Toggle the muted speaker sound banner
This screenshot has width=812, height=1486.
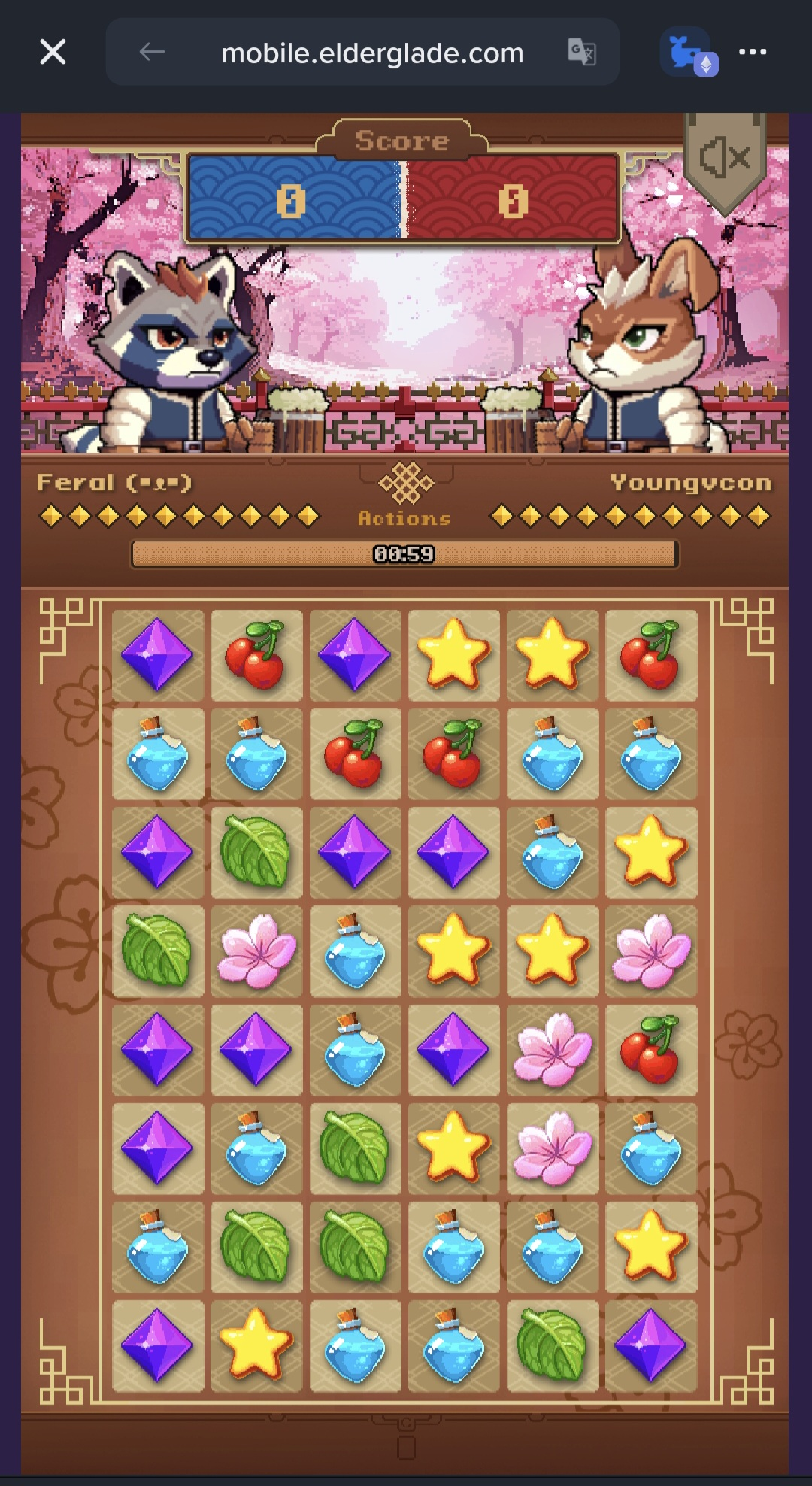[x=725, y=159]
